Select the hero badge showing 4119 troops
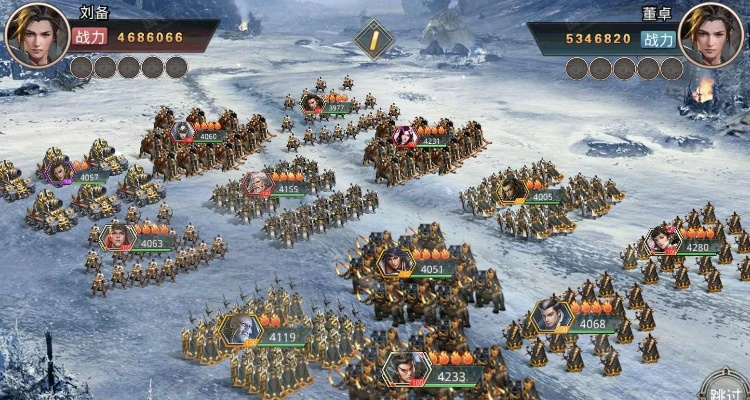This screenshot has width=750, height=400. point(241,329)
